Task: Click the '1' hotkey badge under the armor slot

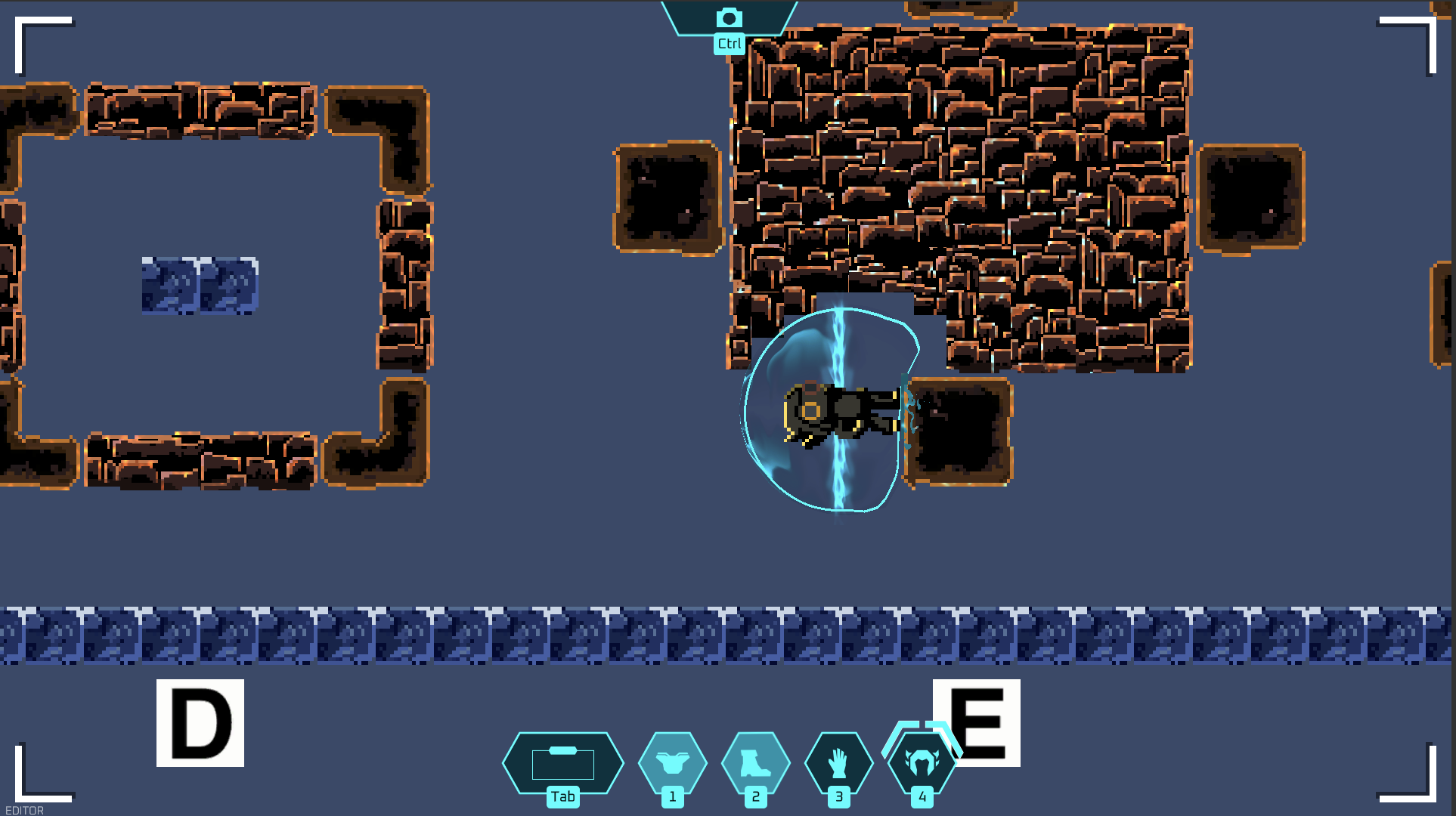Action: [x=672, y=796]
